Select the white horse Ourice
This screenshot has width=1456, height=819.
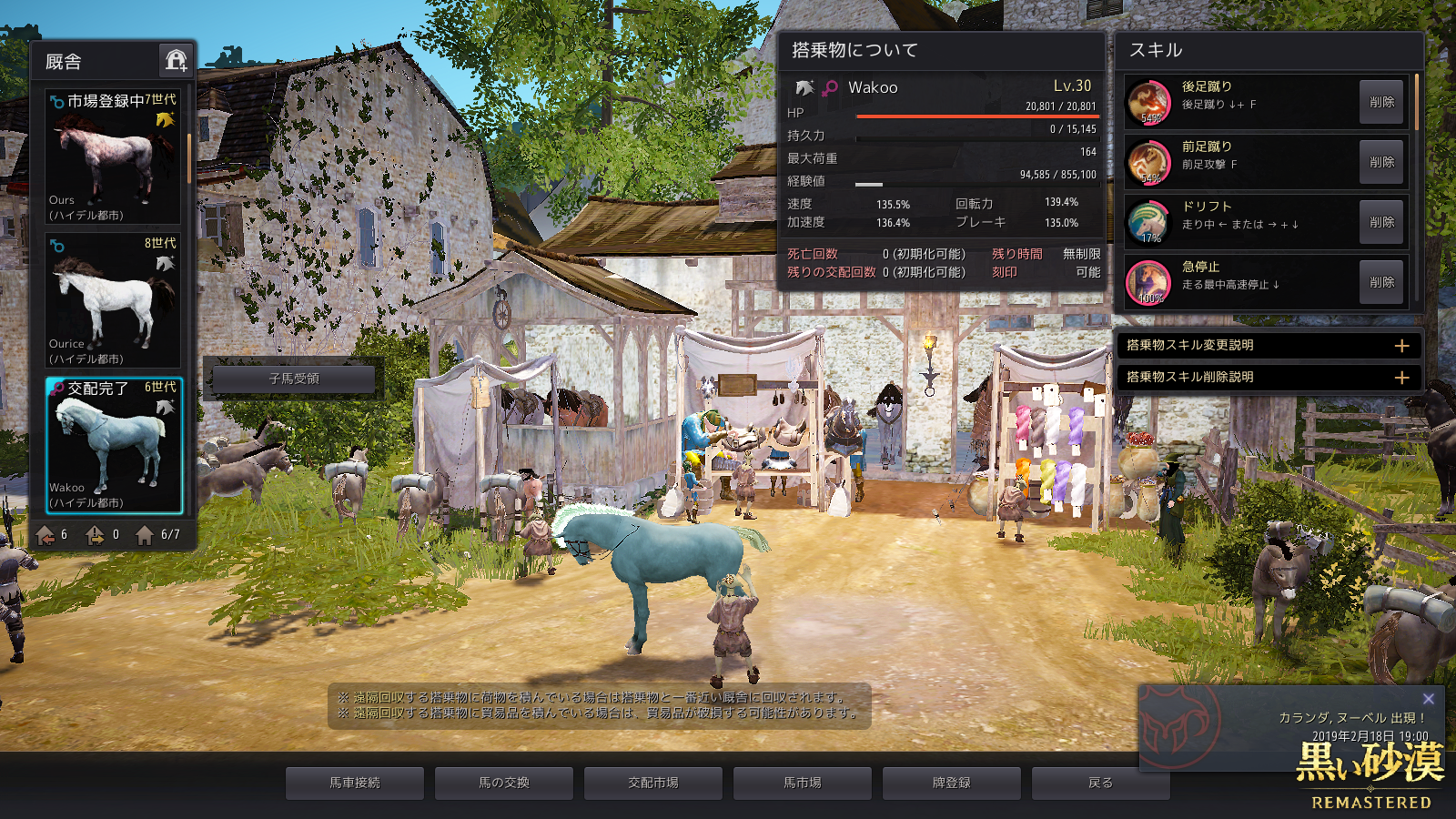coord(113,300)
